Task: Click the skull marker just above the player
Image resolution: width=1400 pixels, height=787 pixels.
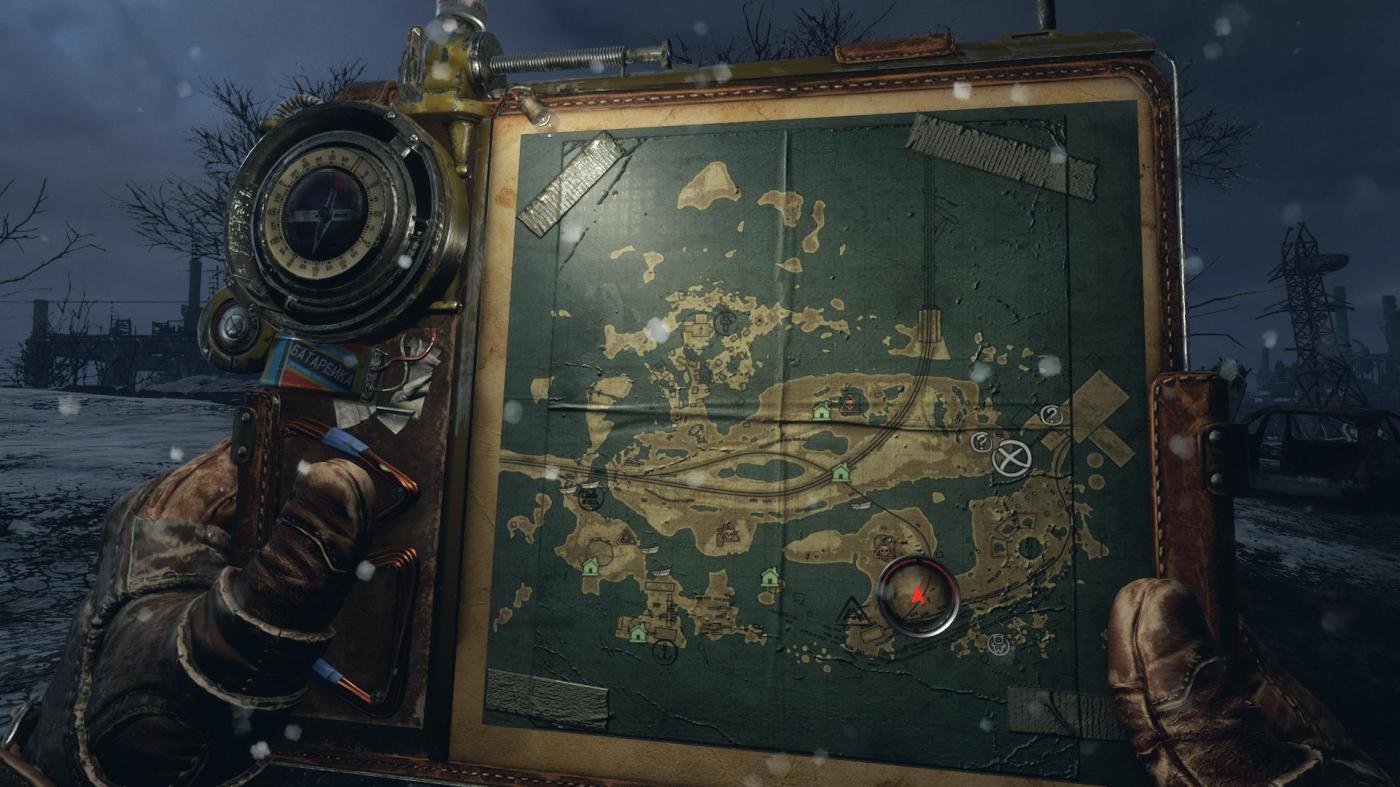Action: [883, 547]
